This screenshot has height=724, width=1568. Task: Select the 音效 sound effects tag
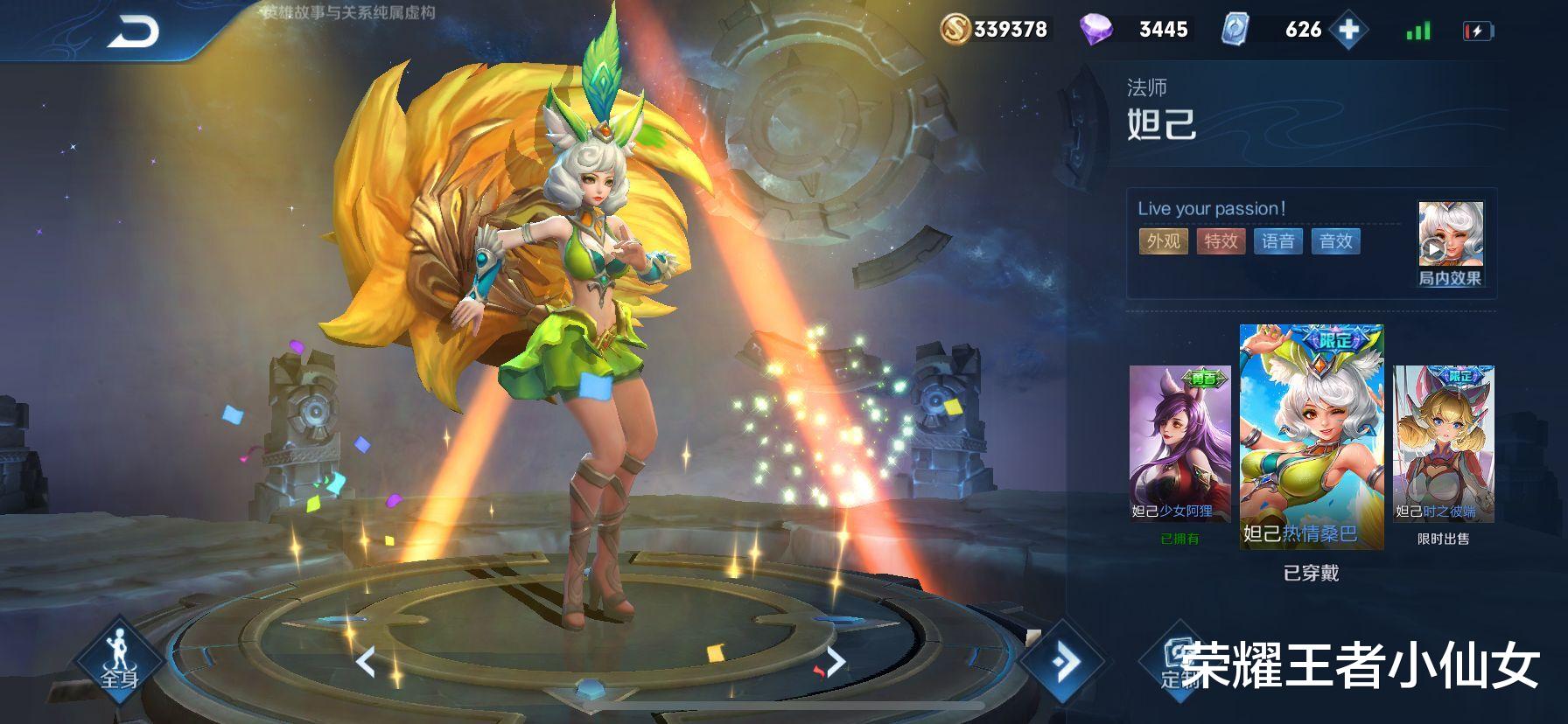[x=1335, y=241]
